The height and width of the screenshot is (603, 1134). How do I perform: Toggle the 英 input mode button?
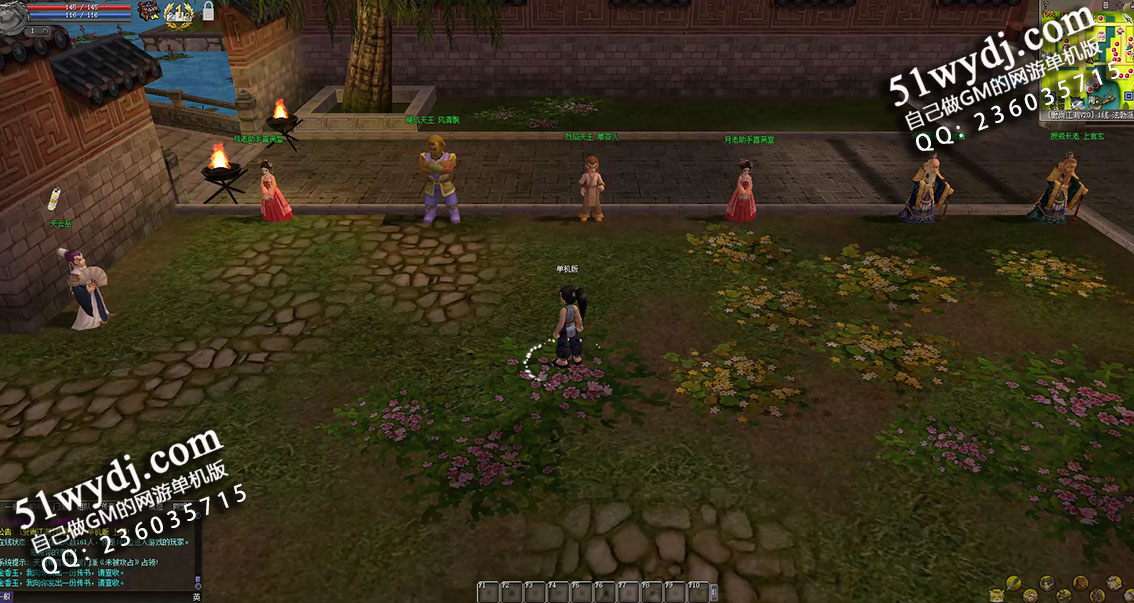pyautogui.click(x=196, y=596)
